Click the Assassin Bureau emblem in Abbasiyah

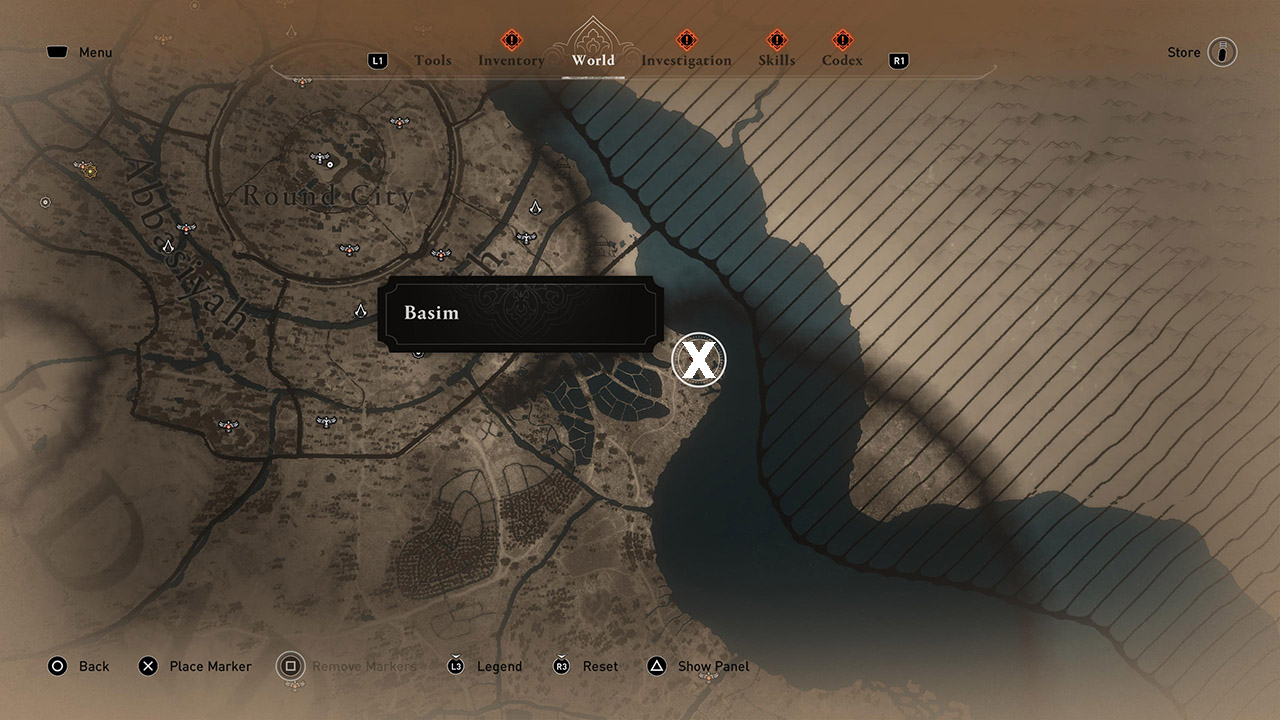167,246
